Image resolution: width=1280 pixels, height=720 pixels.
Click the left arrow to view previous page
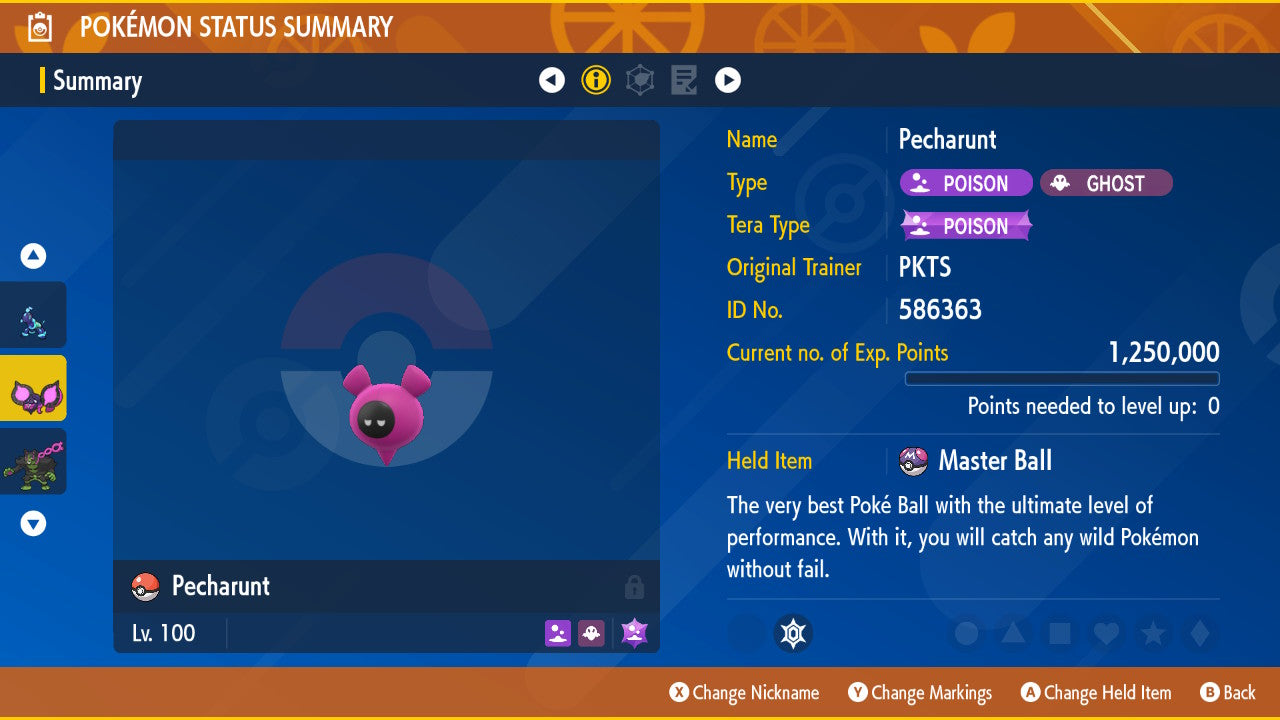pos(552,80)
